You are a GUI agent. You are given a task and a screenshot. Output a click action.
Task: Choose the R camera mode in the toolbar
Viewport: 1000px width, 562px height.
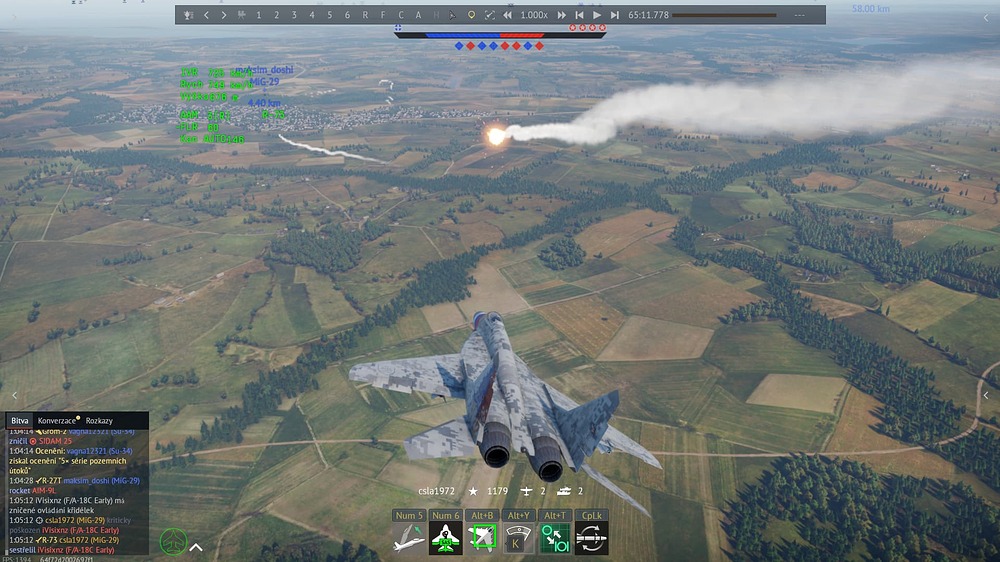click(x=365, y=15)
